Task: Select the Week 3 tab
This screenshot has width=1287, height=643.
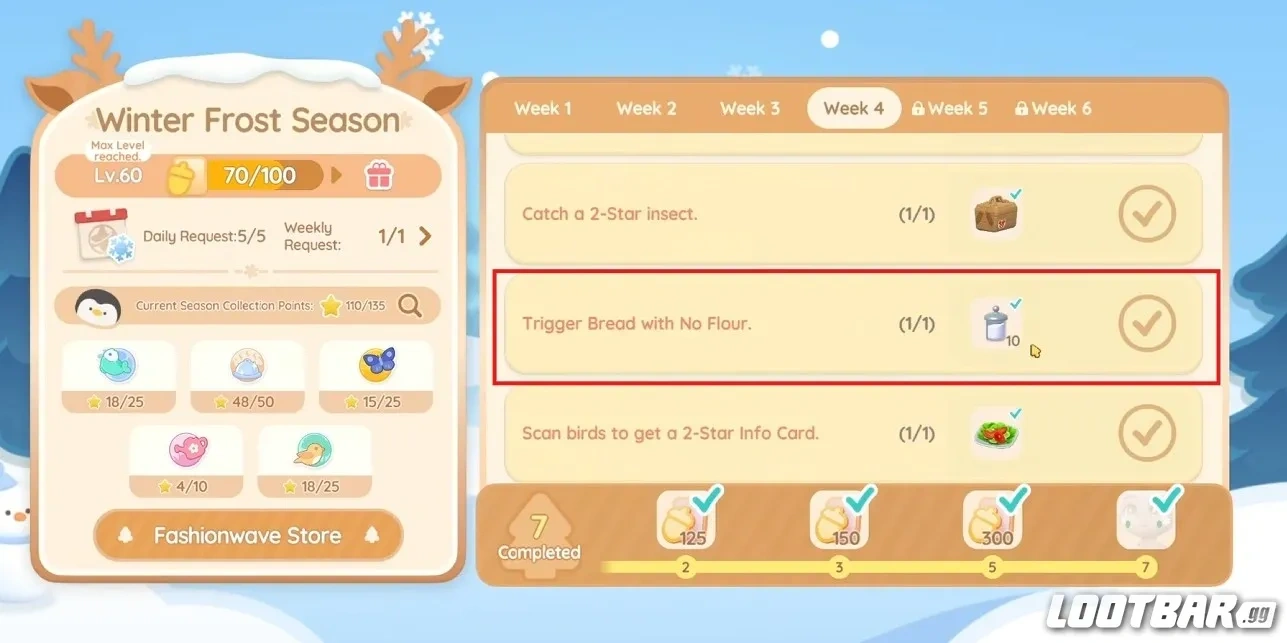Action: click(x=750, y=108)
